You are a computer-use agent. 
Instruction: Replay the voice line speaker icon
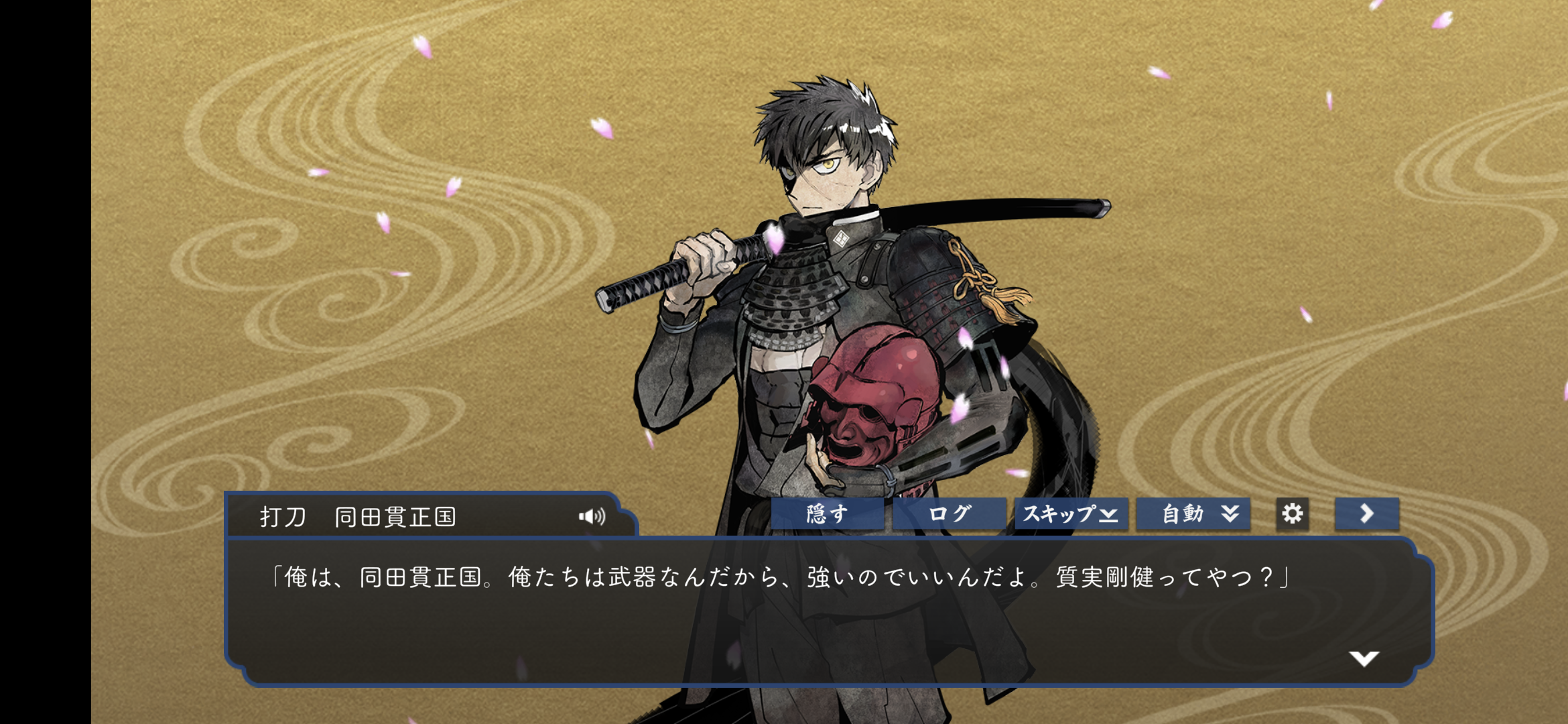tap(592, 516)
